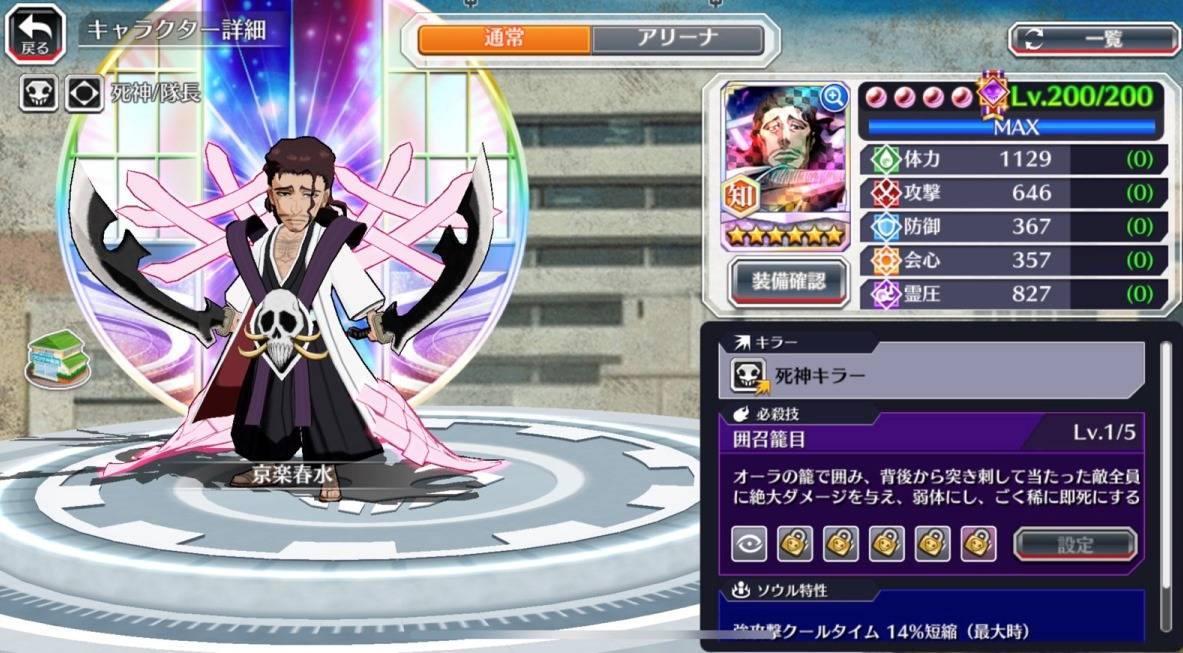Click the 設定 button for special move
The height and width of the screenshot is (653, 1183).
coord(1075,545)
